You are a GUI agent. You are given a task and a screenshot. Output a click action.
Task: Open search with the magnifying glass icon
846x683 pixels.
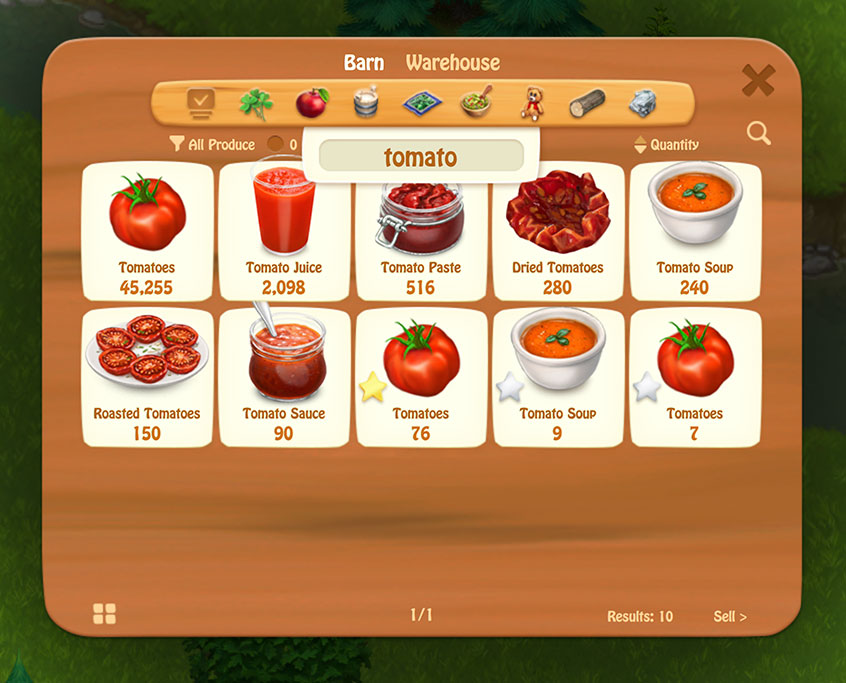(758, 133)
